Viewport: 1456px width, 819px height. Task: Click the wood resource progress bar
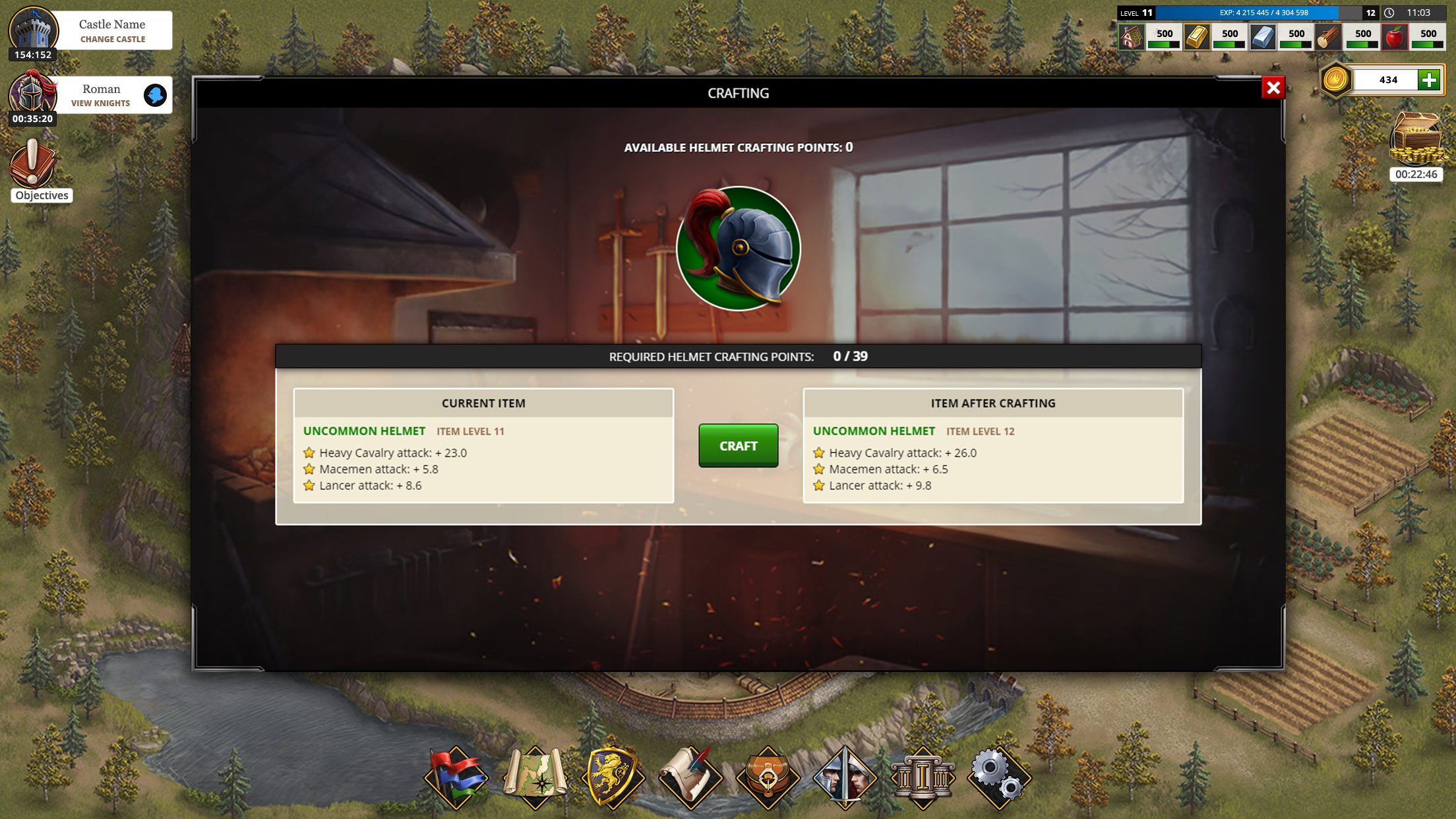[x=1358, y=44]
